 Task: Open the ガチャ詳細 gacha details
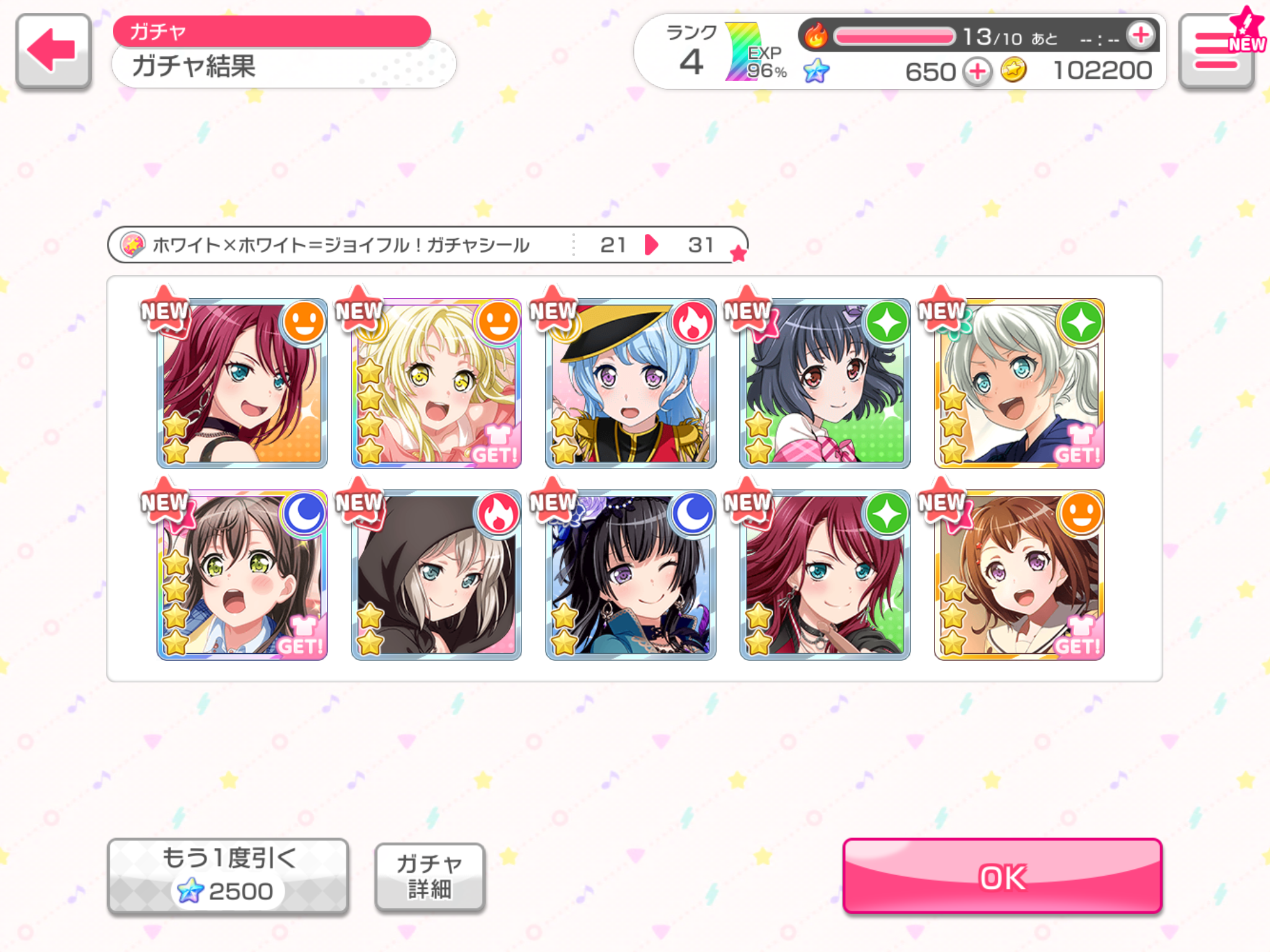coord(429,876)
